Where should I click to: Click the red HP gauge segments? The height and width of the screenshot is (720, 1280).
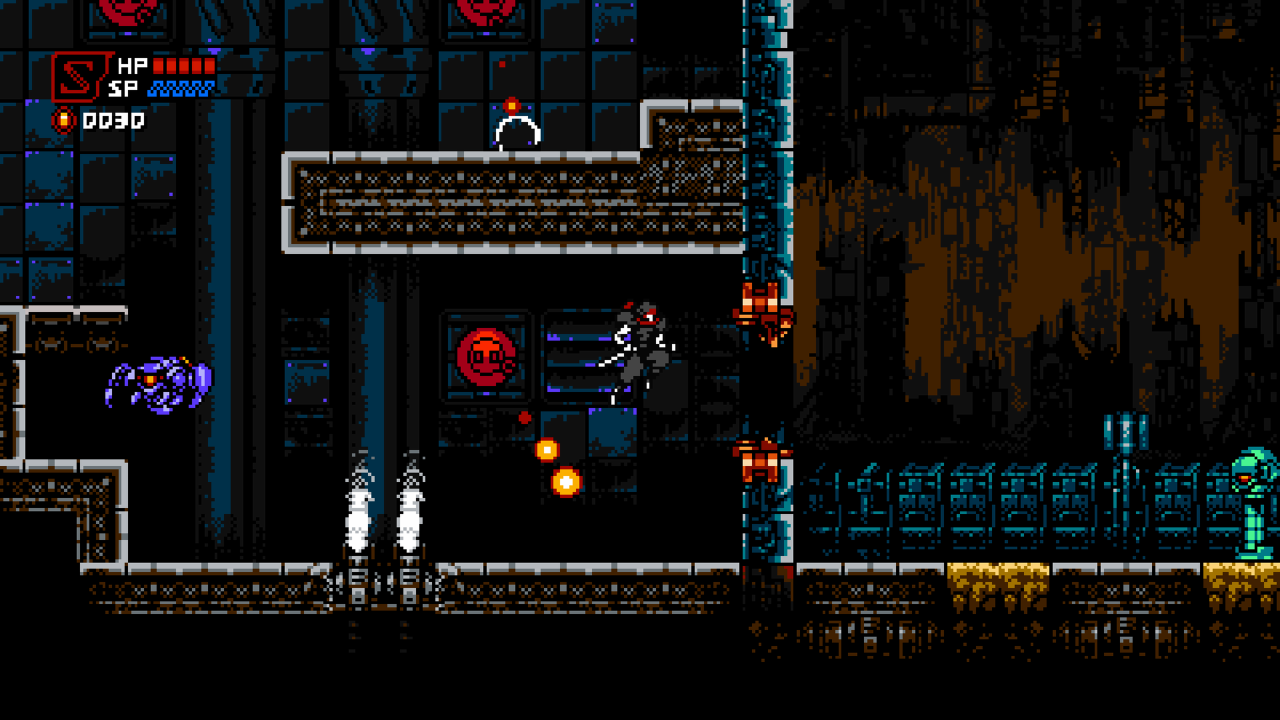(x=185, y=66)
